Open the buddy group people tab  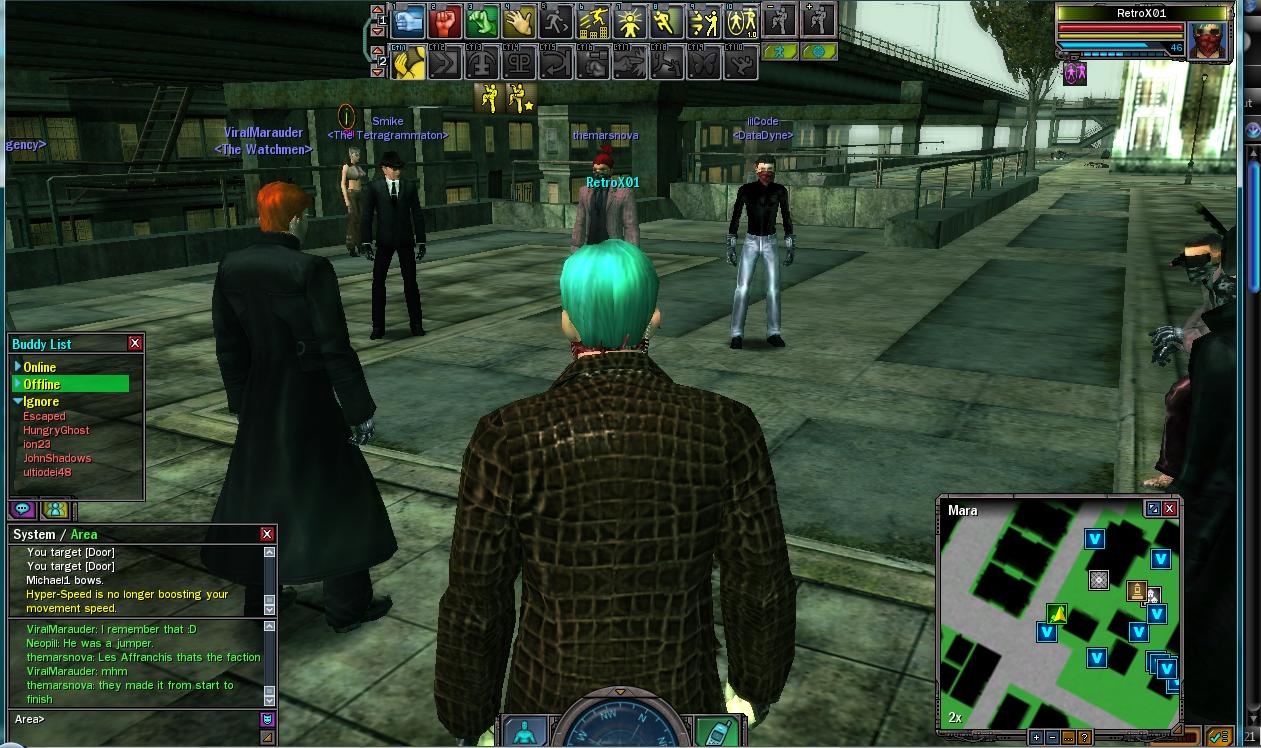[x=55, y=510]
